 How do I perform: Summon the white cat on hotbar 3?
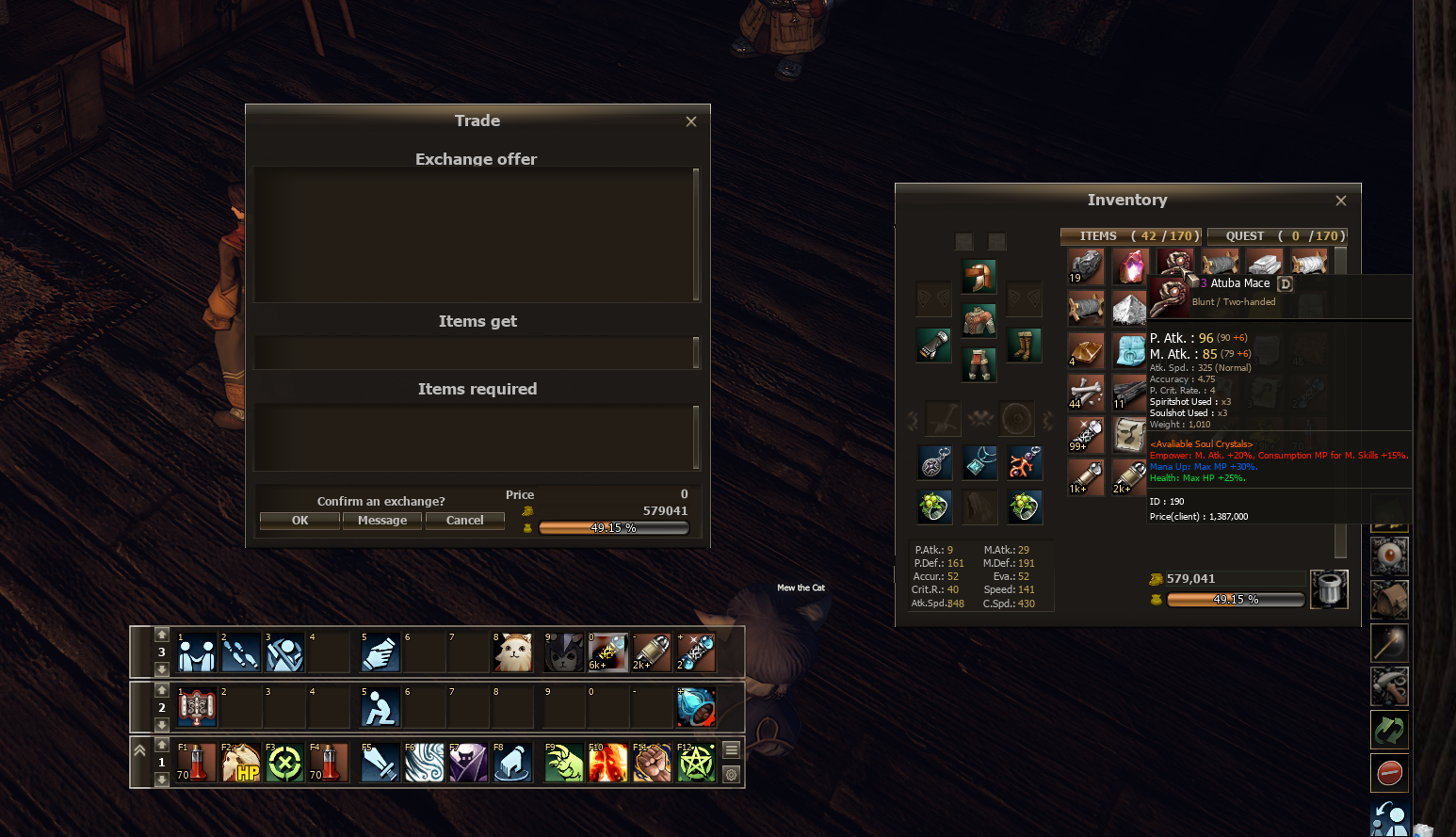coord(513,652)
